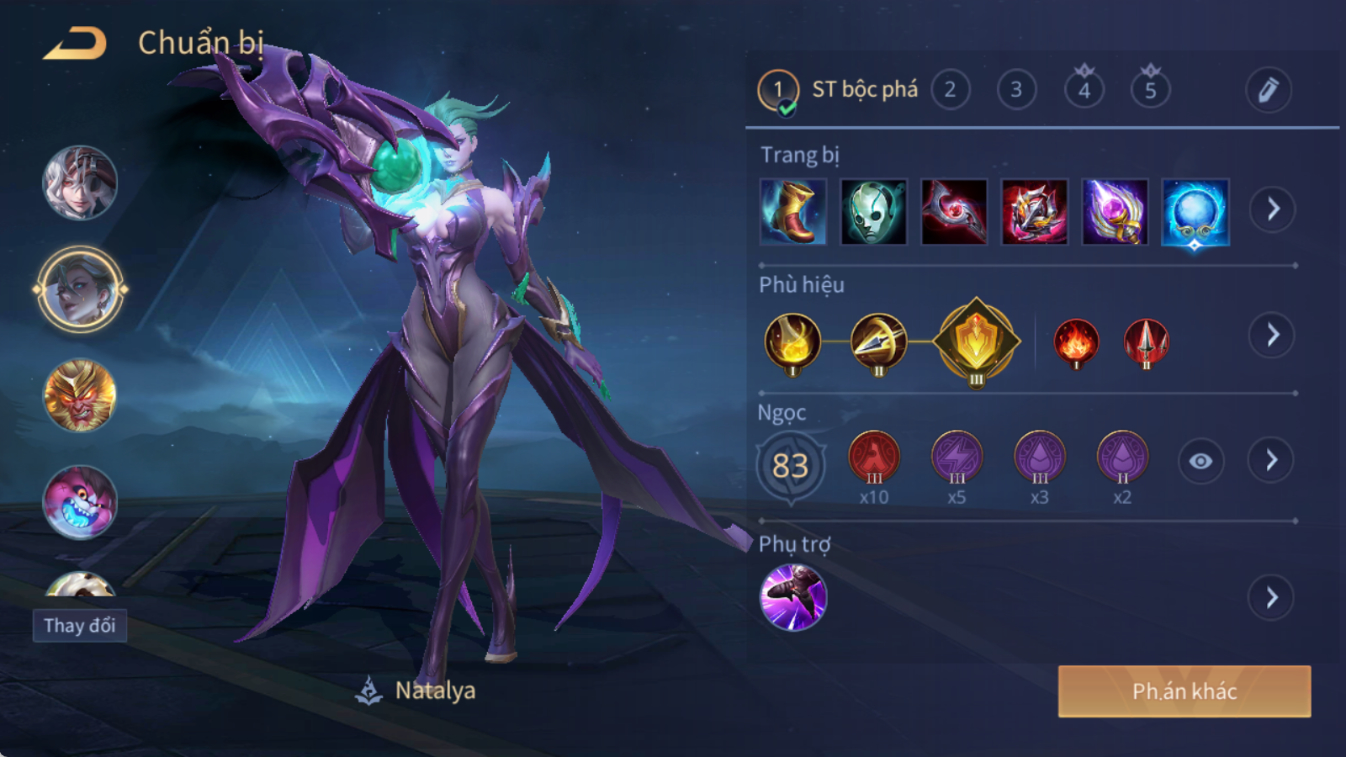Select the white-haired hero portrait
Image resolution: width=1346 pixels, height=757 pixels.
(80, 183)
